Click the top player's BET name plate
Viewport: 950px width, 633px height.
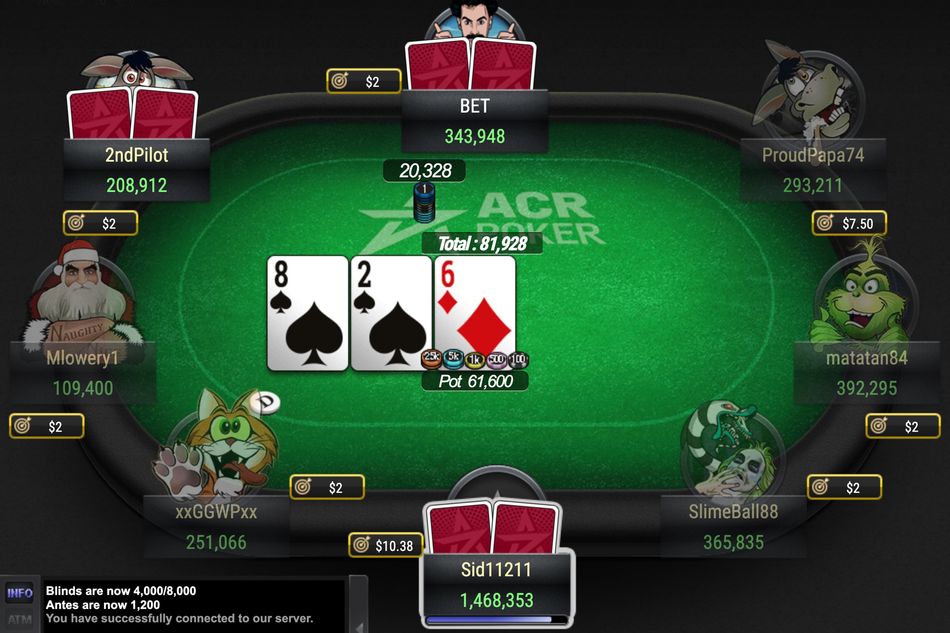(x=475, y=121)
